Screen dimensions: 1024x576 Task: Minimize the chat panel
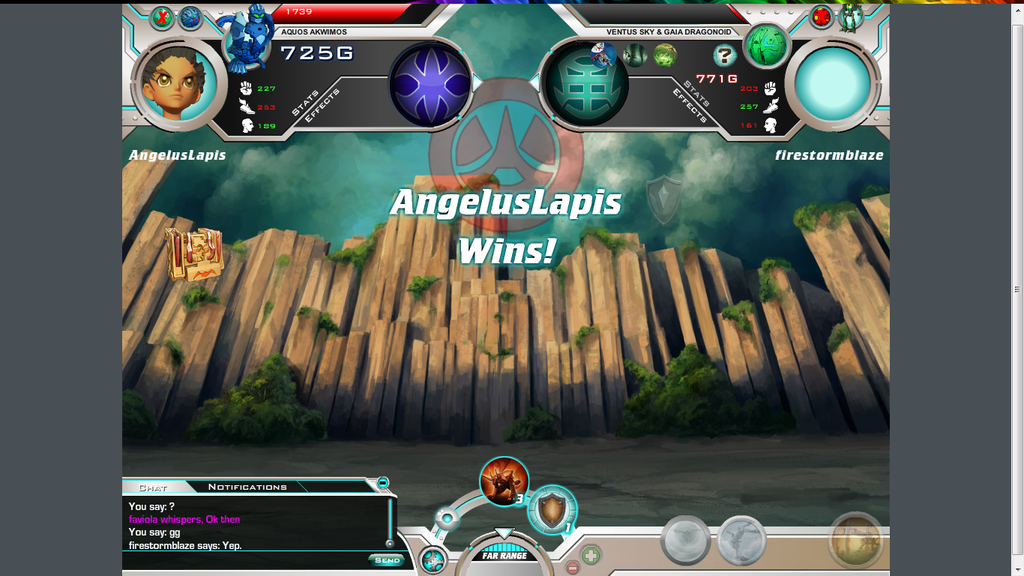pyautogui.click(x=383, y=483)
